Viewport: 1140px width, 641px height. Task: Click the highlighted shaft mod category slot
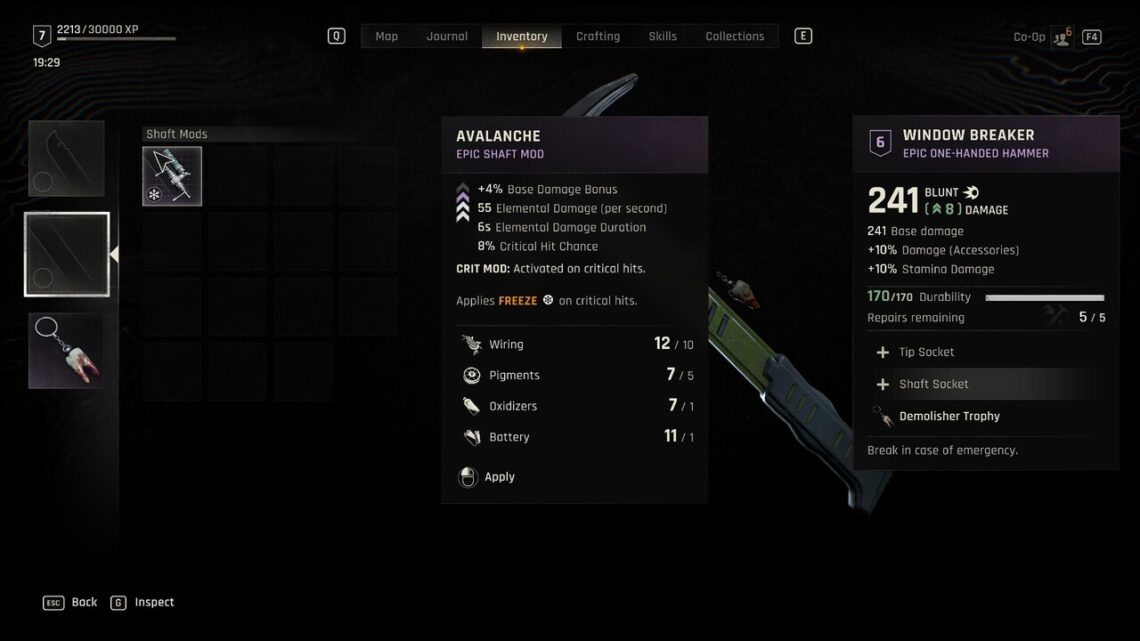[x=66, y=254]
